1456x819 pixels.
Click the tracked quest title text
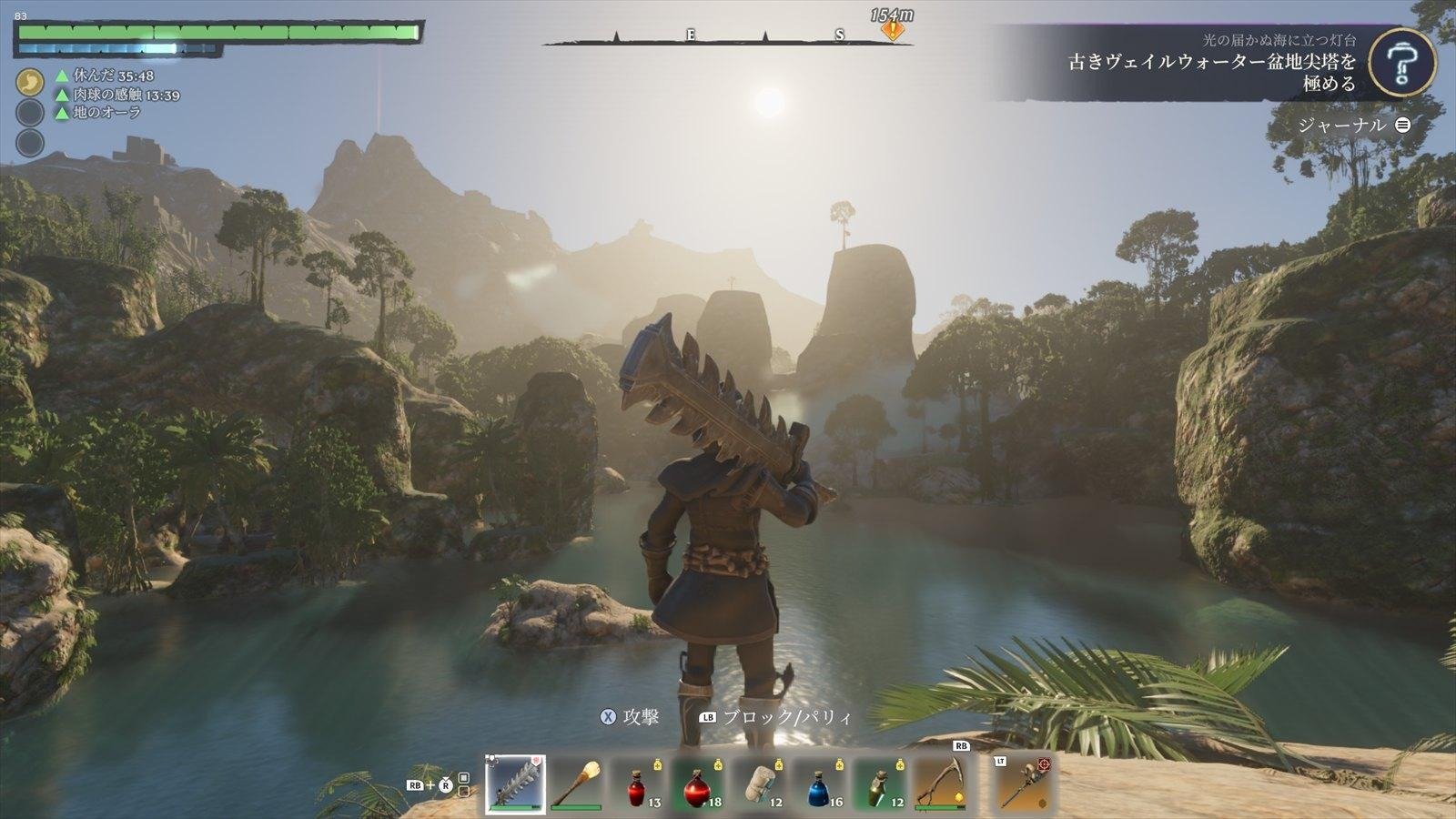[1212, 72]
